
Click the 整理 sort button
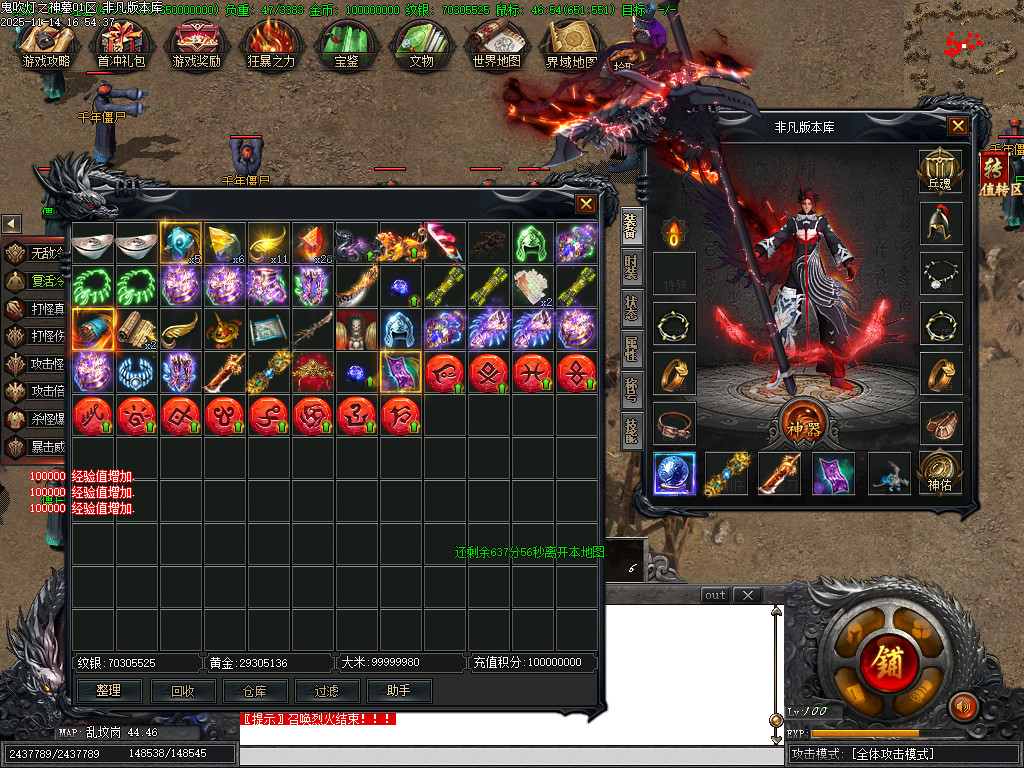pyautogui.click(x=109, y=690)
